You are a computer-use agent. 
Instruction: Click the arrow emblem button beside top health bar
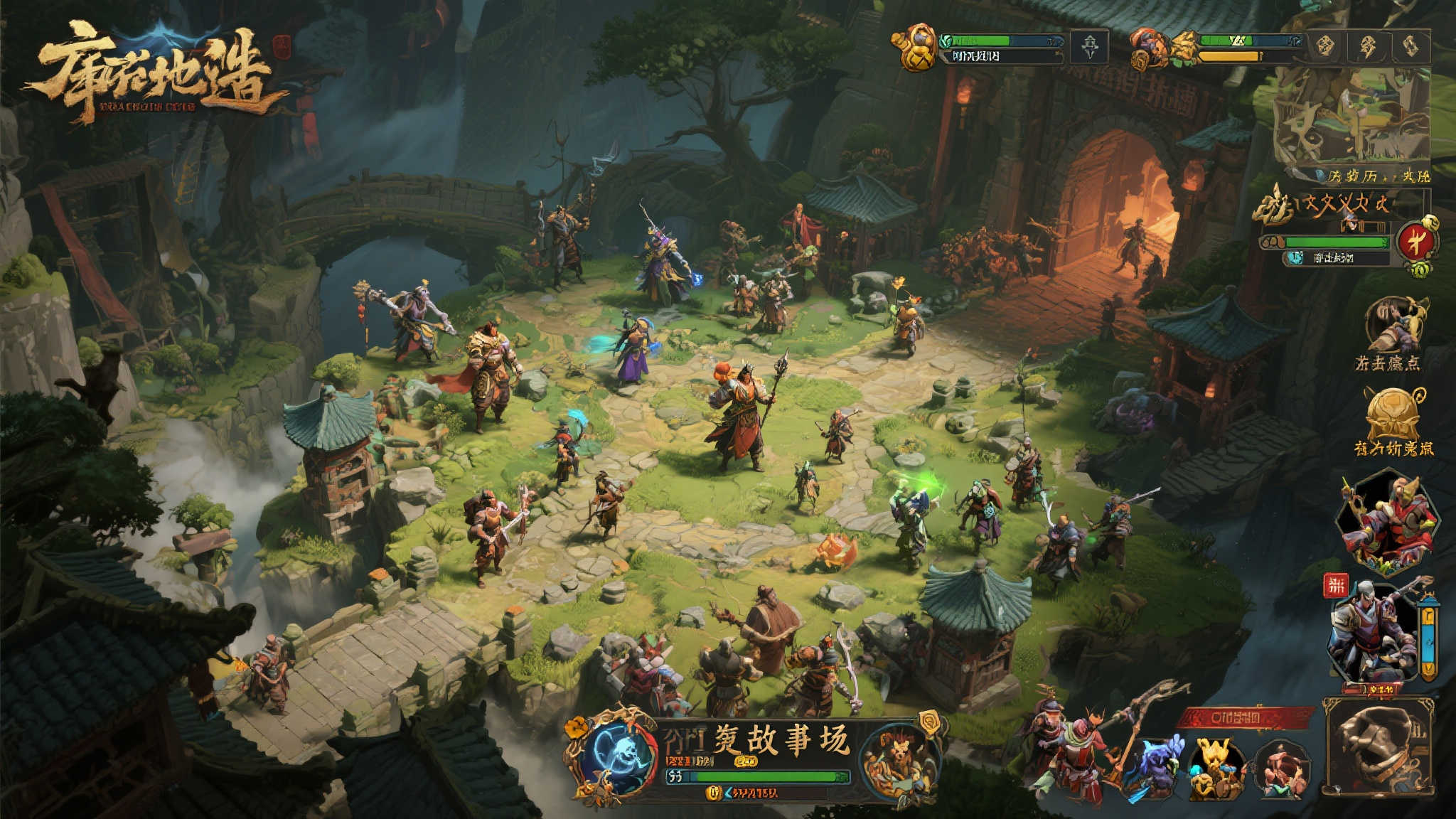[1089, 47]
